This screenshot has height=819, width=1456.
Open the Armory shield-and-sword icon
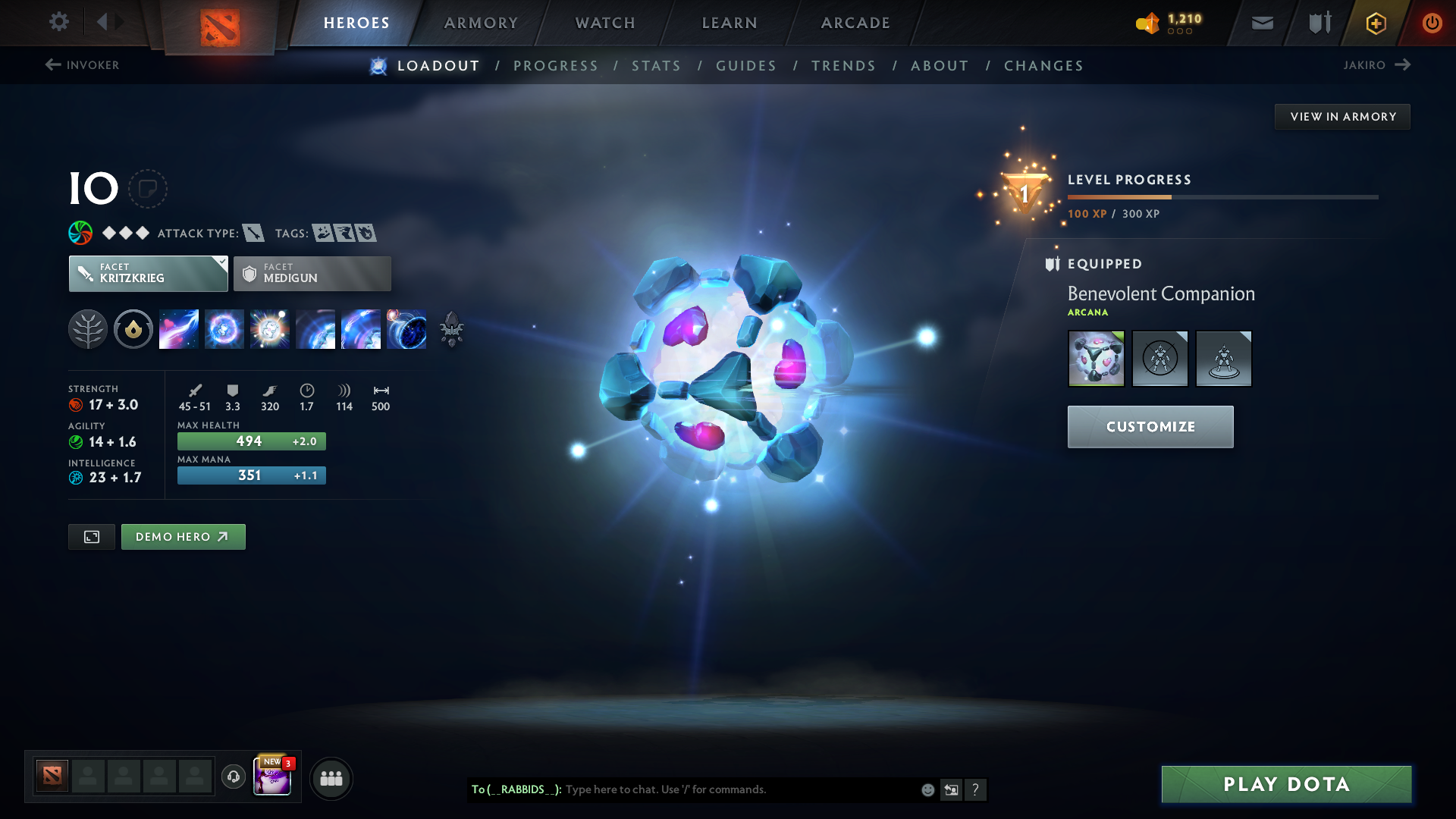point(1318,22)
